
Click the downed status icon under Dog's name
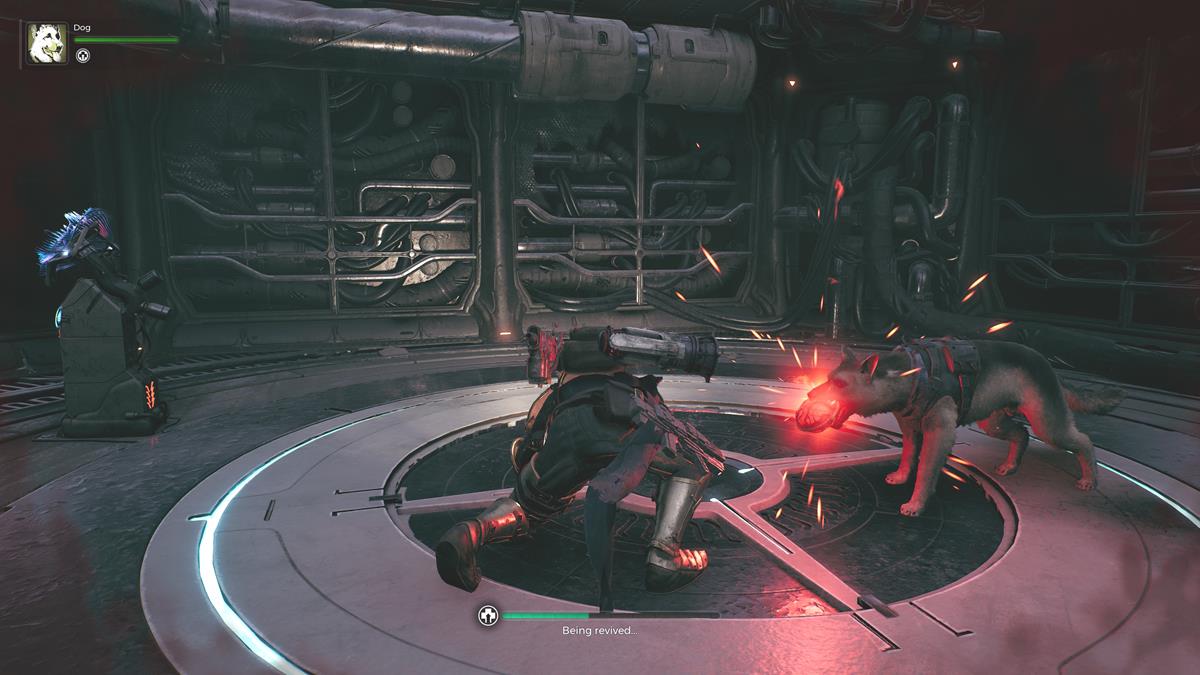point(84,56)
